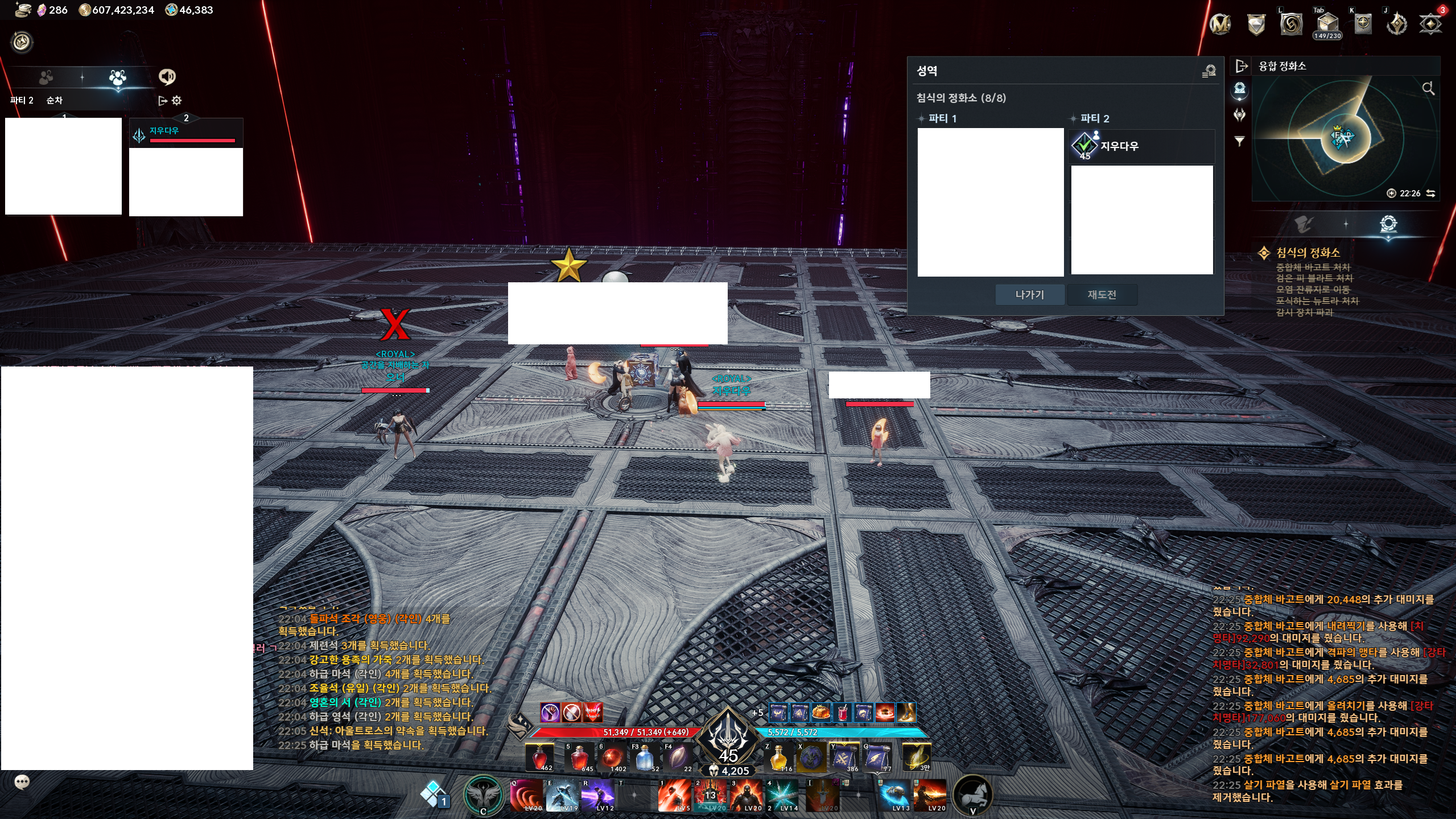Screen dimensions: 1456x819
Task: Toggle the minimap swap arrows next to 22:26
Action: (1431, 194)
